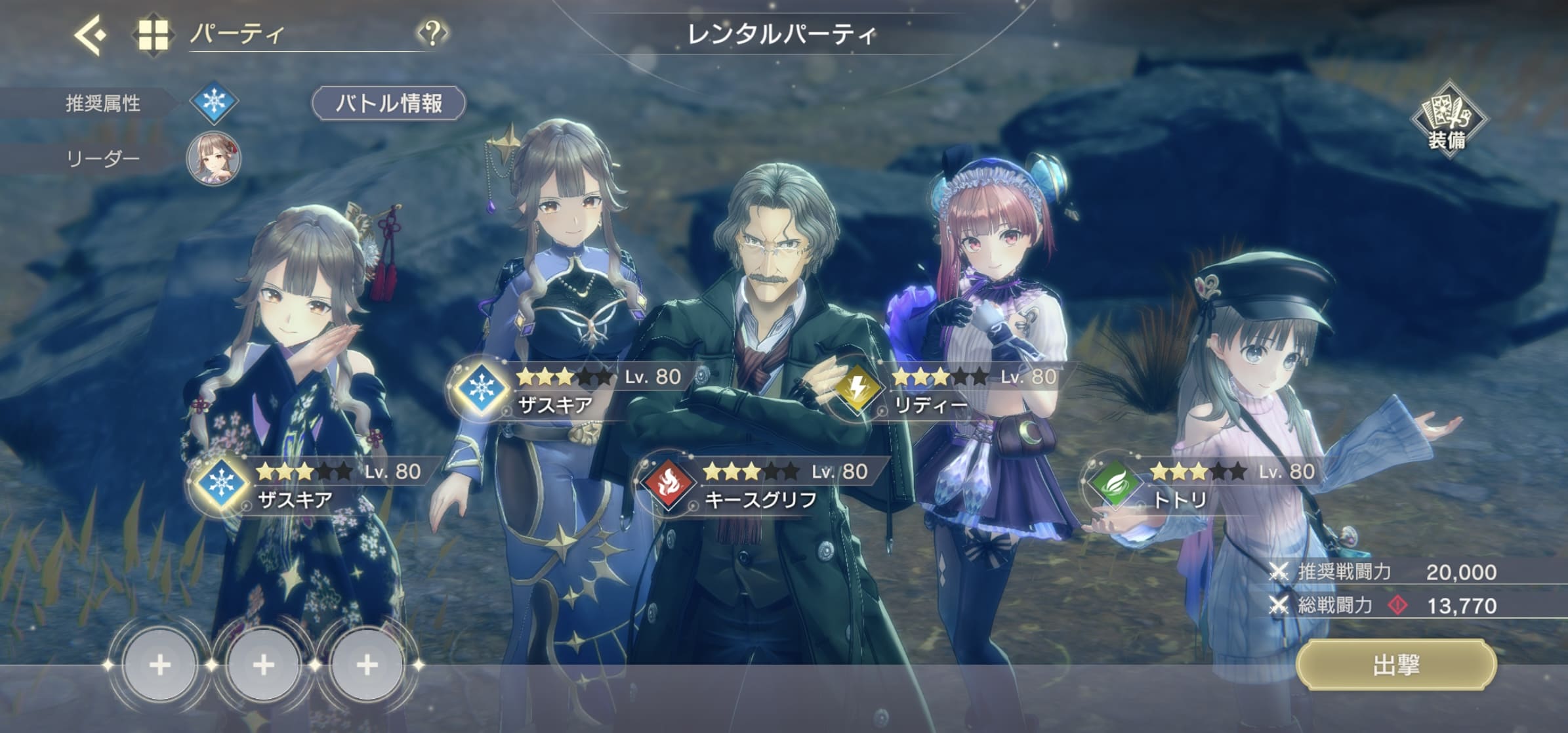Viewport: 1568px width, 733px height.
Task: Select the leader portrait icon
Action: point(214,159)
